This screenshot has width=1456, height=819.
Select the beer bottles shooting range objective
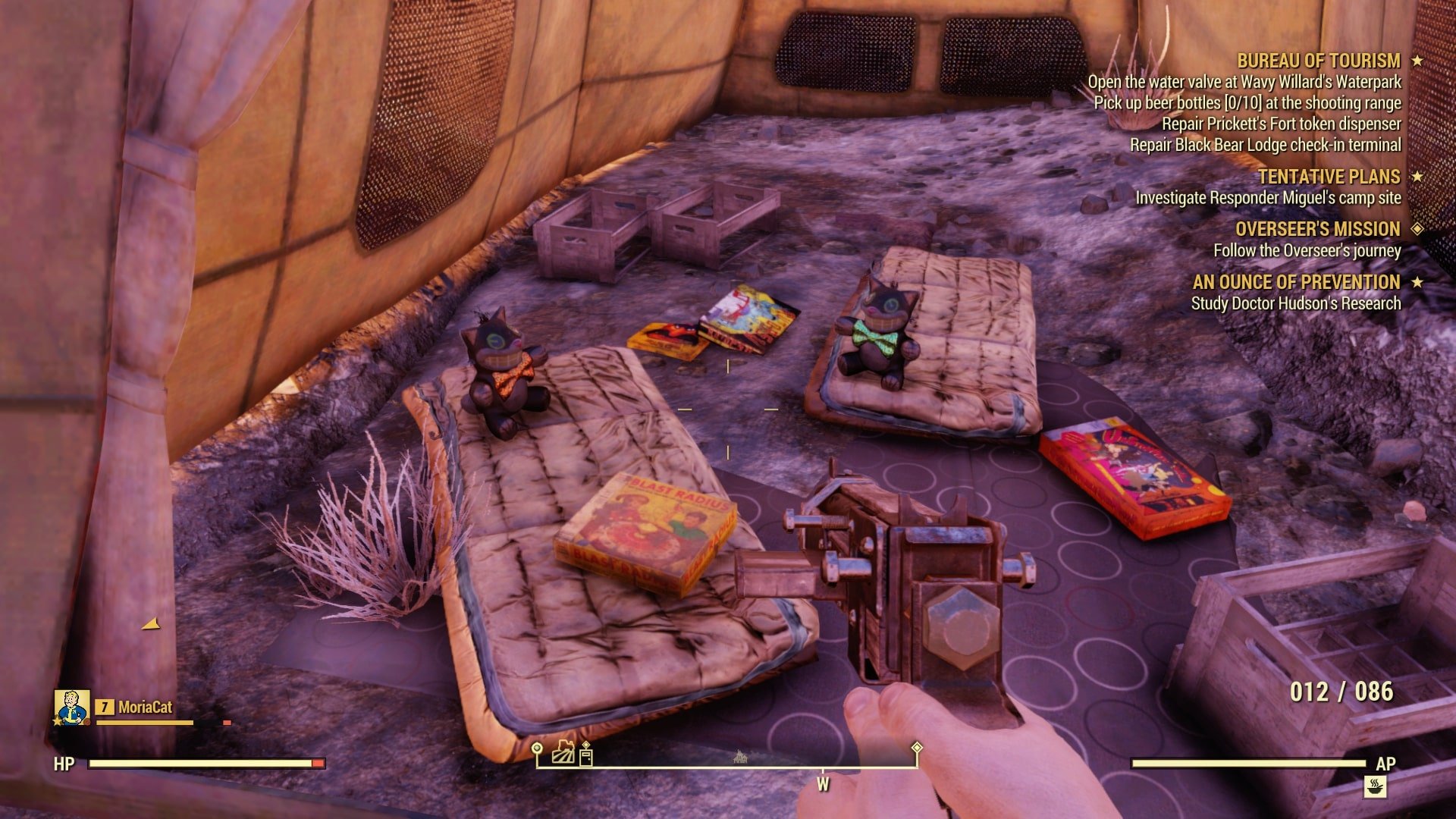[1247, 103]
